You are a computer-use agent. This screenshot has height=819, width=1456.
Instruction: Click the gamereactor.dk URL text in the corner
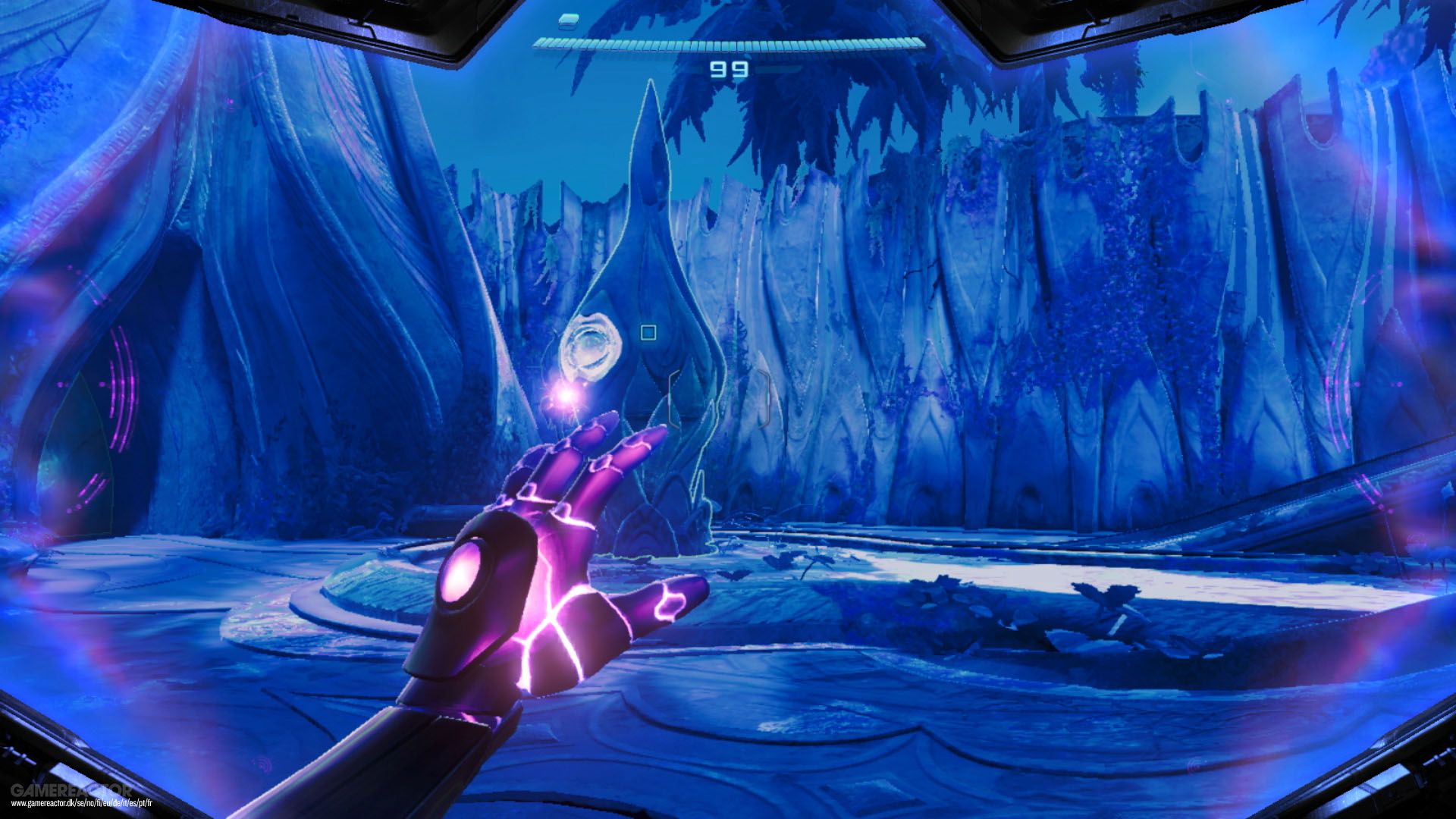click(x=83, y=804)
